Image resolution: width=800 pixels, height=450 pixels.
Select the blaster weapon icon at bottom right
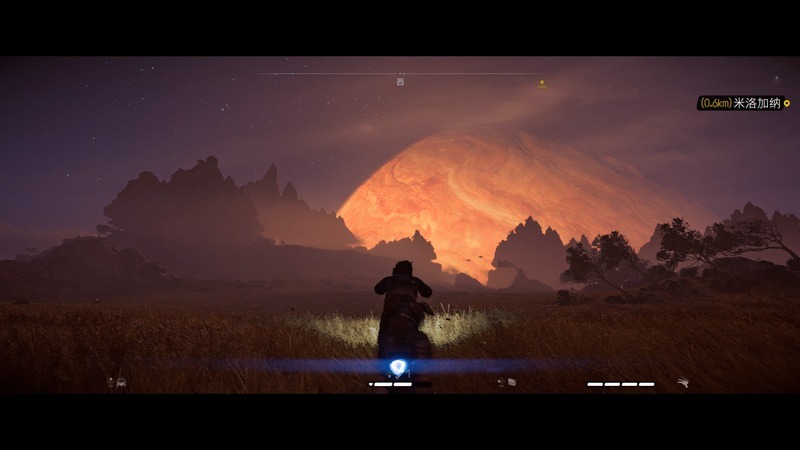coord(683,382)
